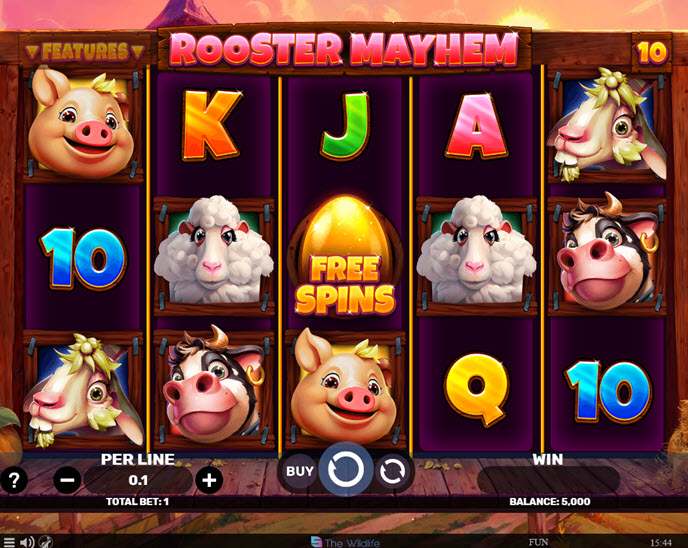Open the Features dropdown menu
The height and width of the screenshot is (548, 688).
click(85, 50)
